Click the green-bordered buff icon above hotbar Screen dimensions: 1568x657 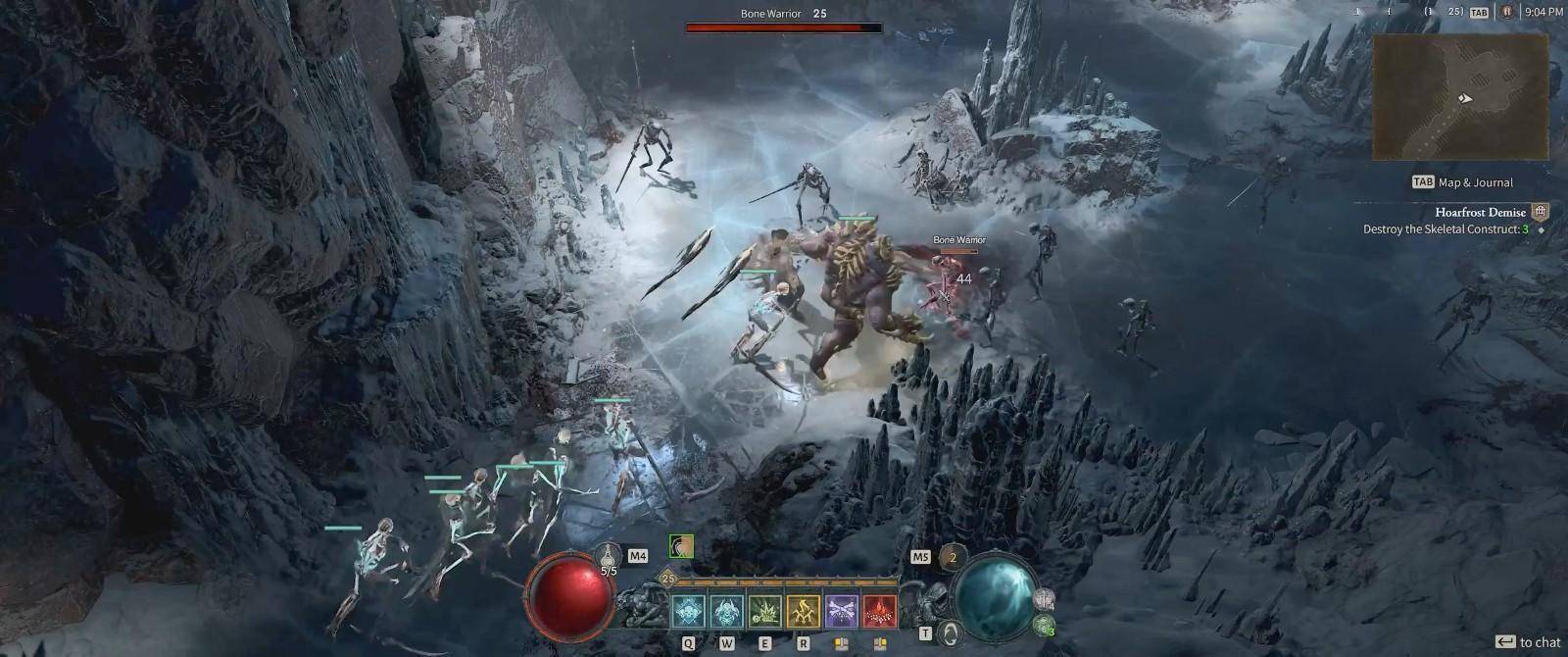[x=681, y=546]
